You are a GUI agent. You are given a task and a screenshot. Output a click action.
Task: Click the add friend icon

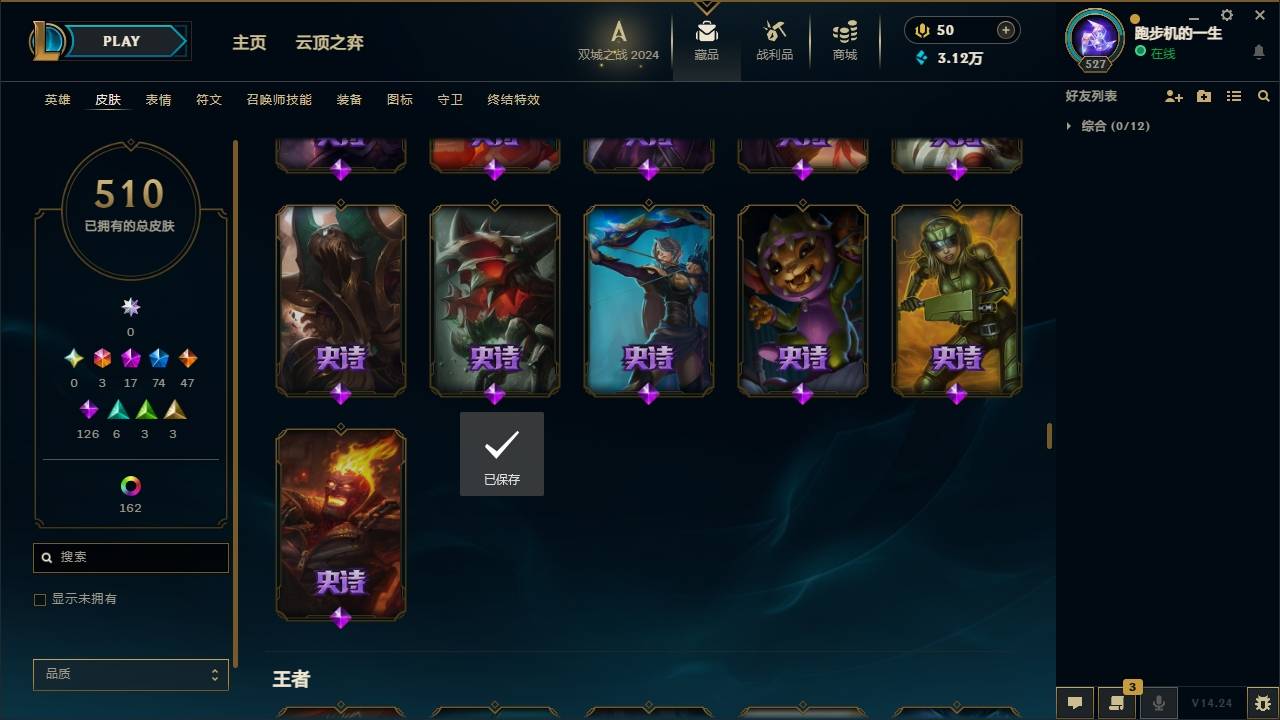click(1174, 96)
